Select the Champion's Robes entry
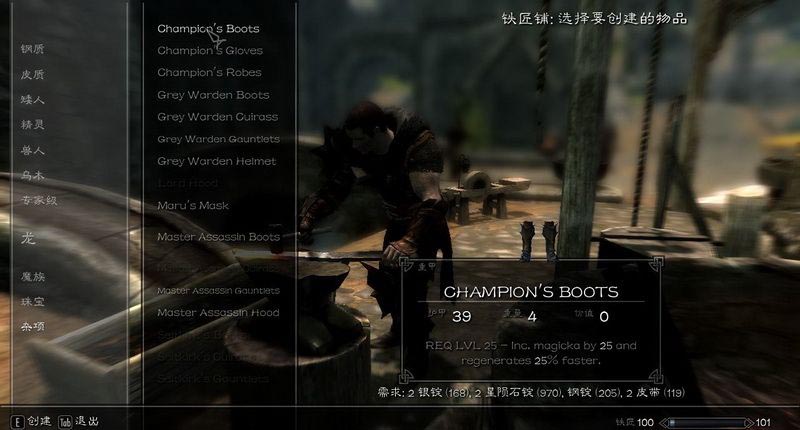Screen dimensions: 800x430 tap(209, 73)
